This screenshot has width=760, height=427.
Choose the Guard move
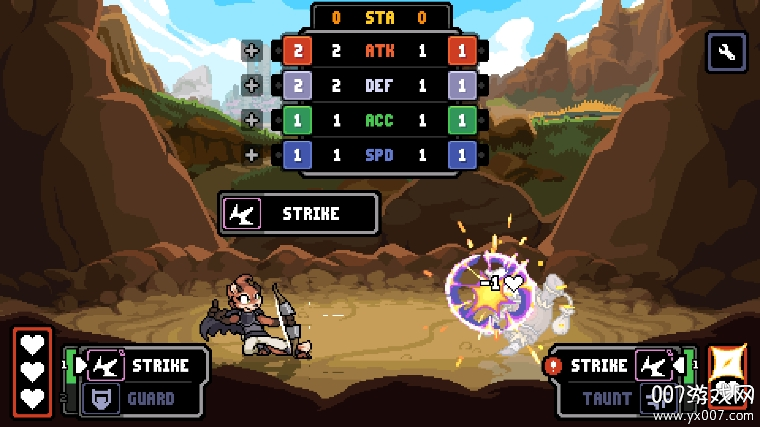146,398
